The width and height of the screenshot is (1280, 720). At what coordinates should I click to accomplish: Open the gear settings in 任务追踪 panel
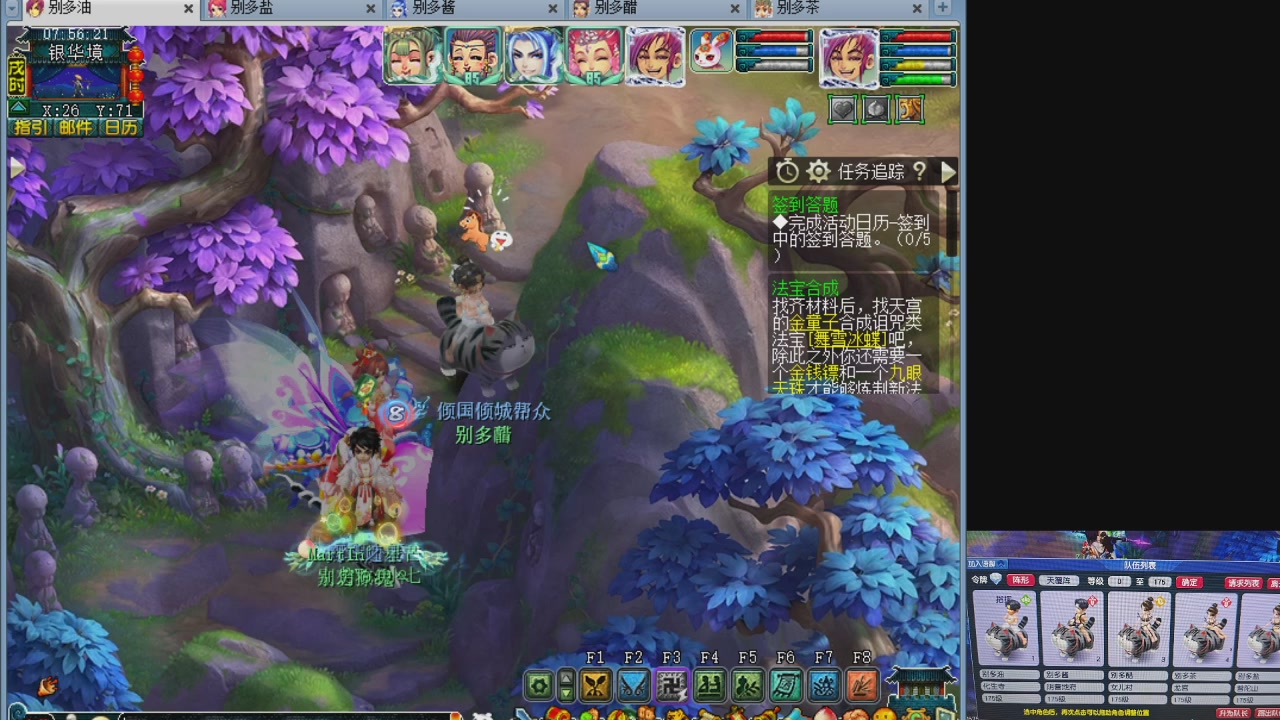[818, 171]
